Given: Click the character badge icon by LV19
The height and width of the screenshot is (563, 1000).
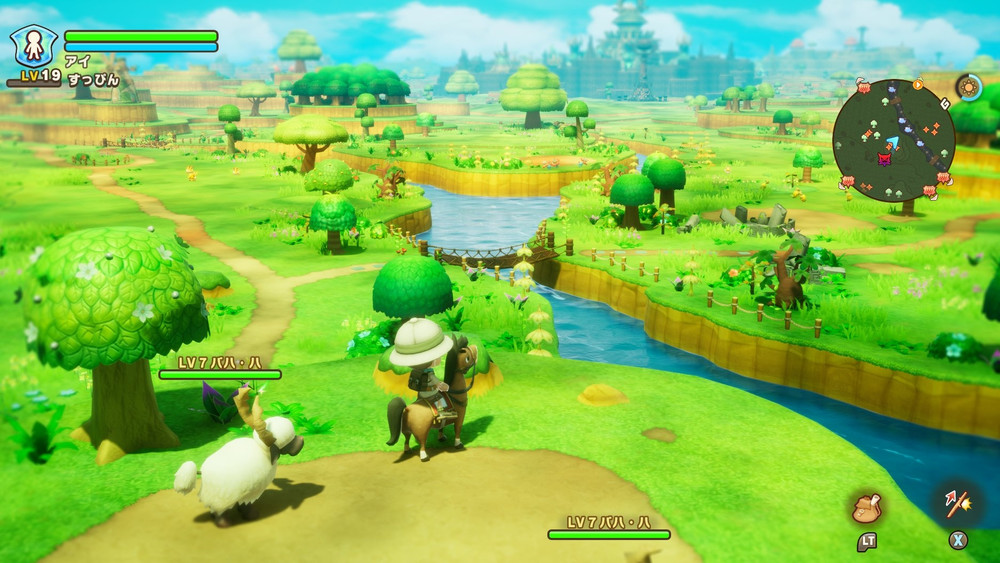Looking at the screenshot, I should pos(33,47).
